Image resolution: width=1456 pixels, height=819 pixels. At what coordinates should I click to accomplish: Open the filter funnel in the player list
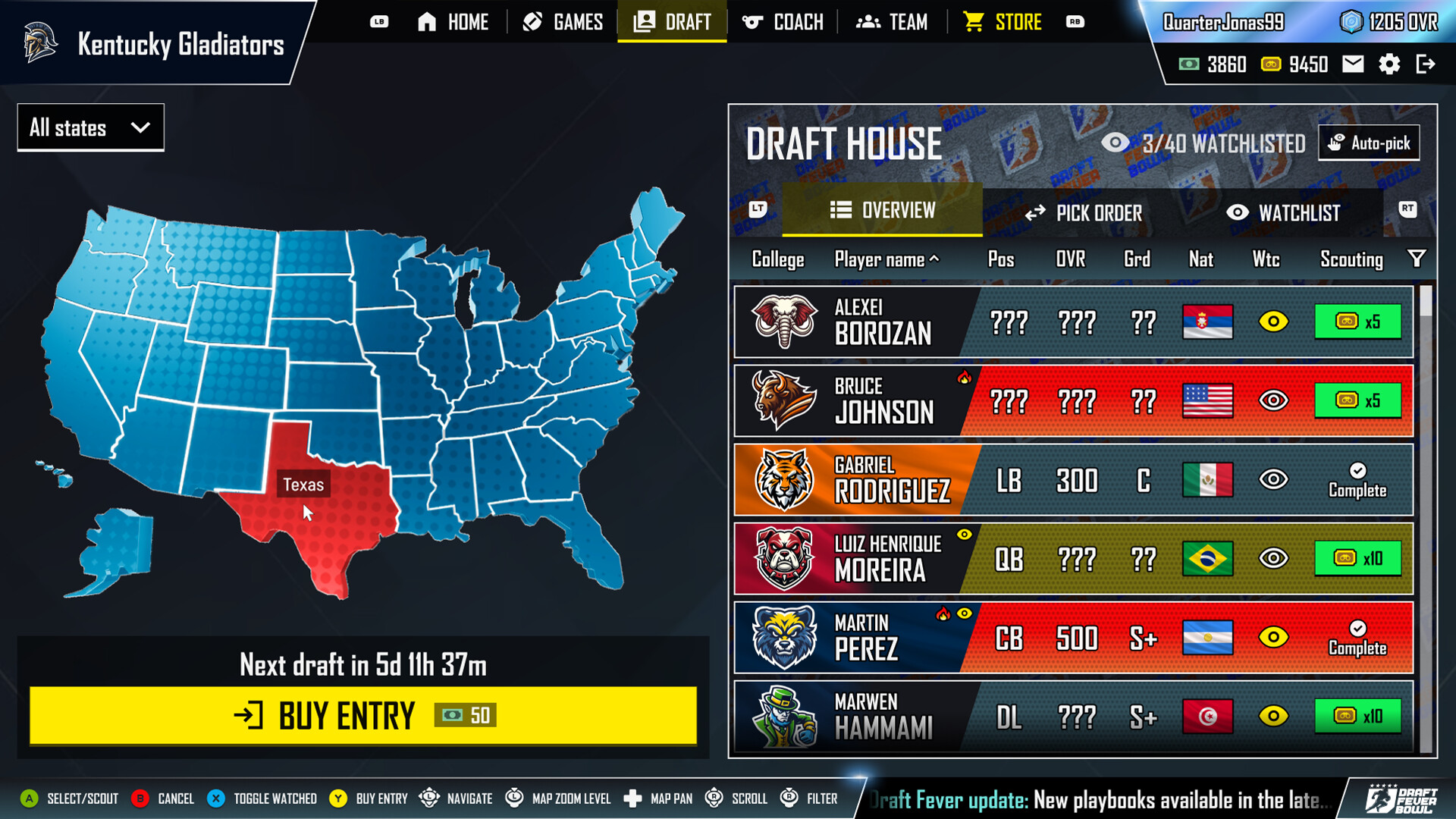pos(1417,259)
